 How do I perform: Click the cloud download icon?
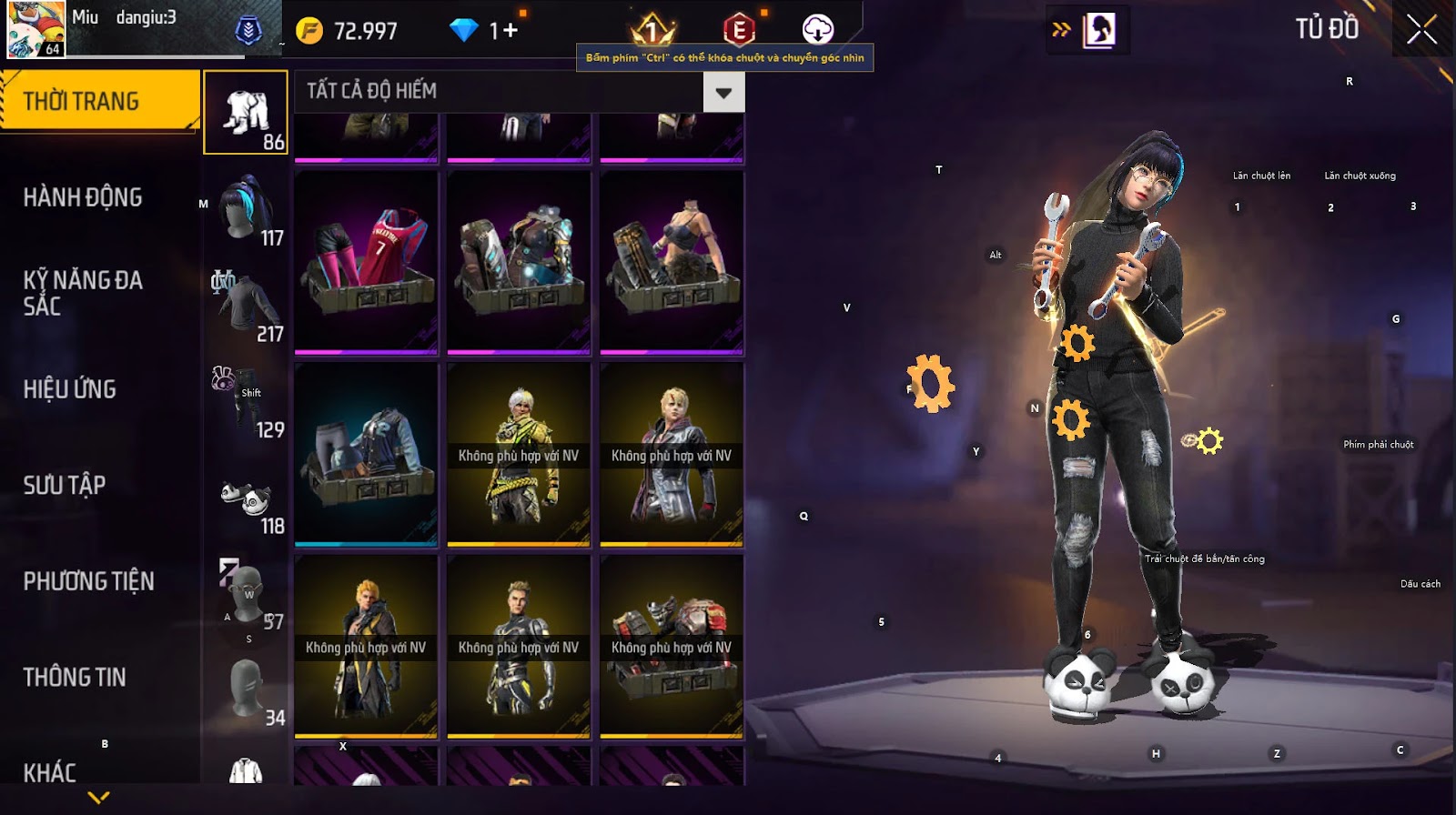click(x=817, y=30)
